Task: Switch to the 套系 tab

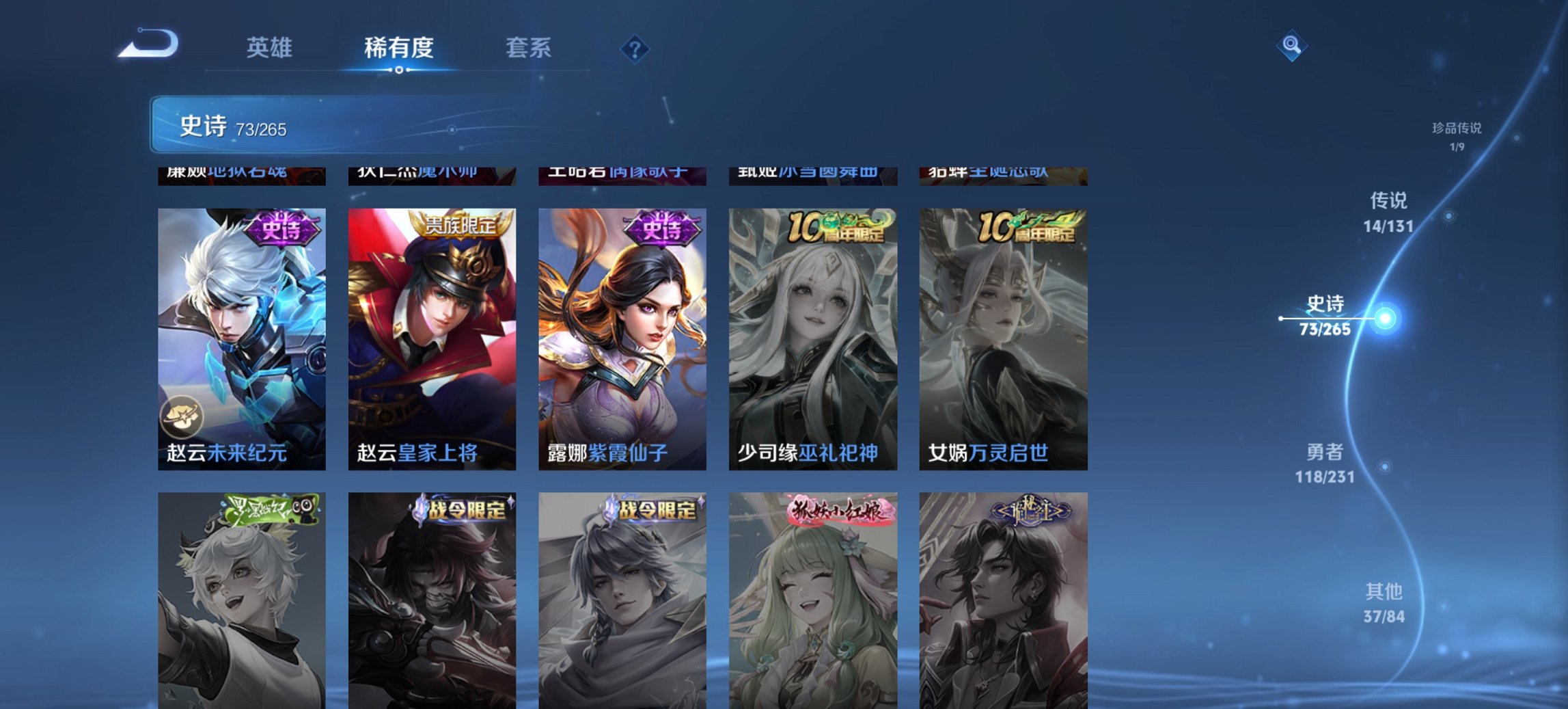Action: pyautogui.click(x=529, y=49)
